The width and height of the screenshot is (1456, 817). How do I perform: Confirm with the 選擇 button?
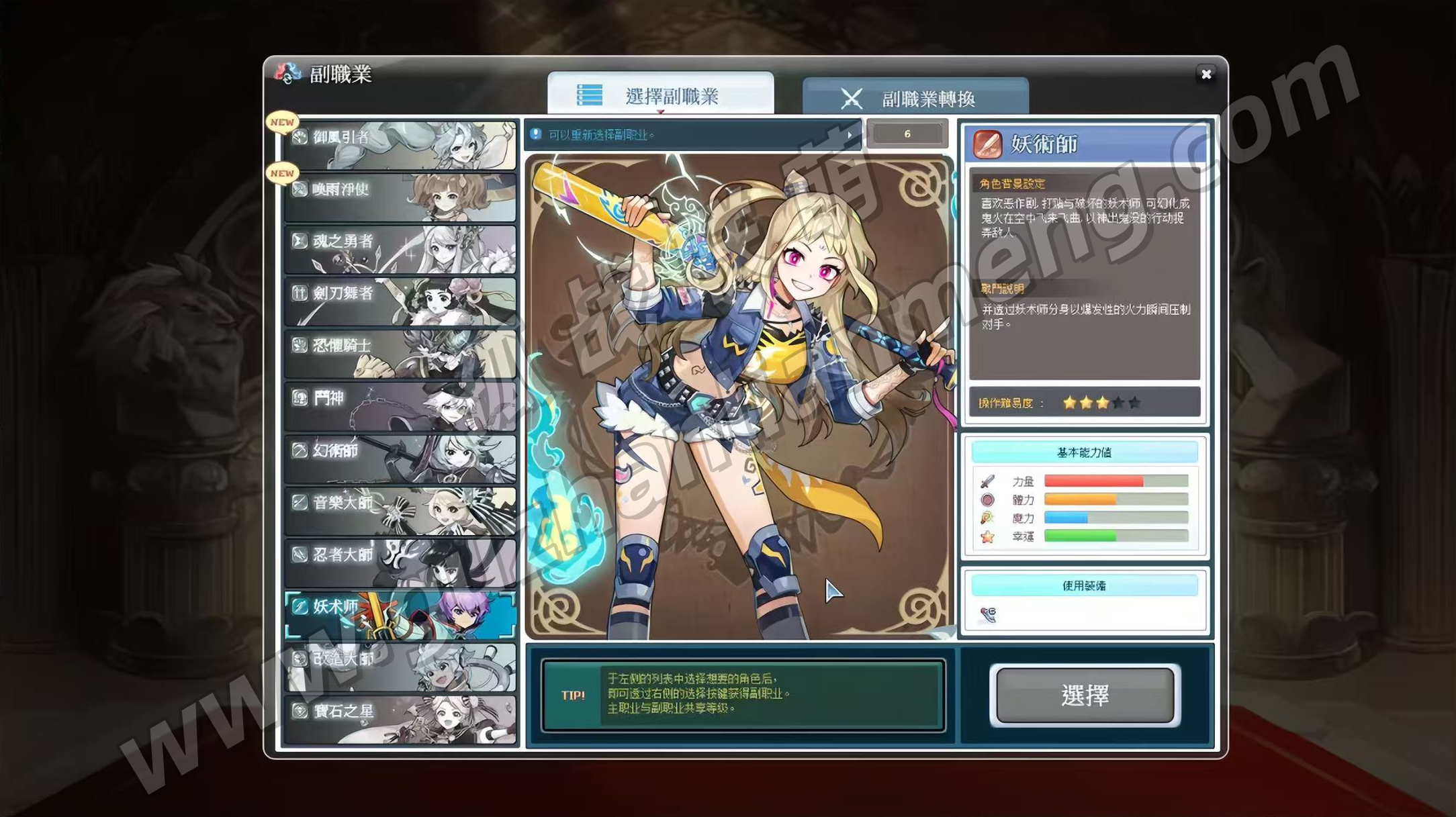(x=1085, y=695)
